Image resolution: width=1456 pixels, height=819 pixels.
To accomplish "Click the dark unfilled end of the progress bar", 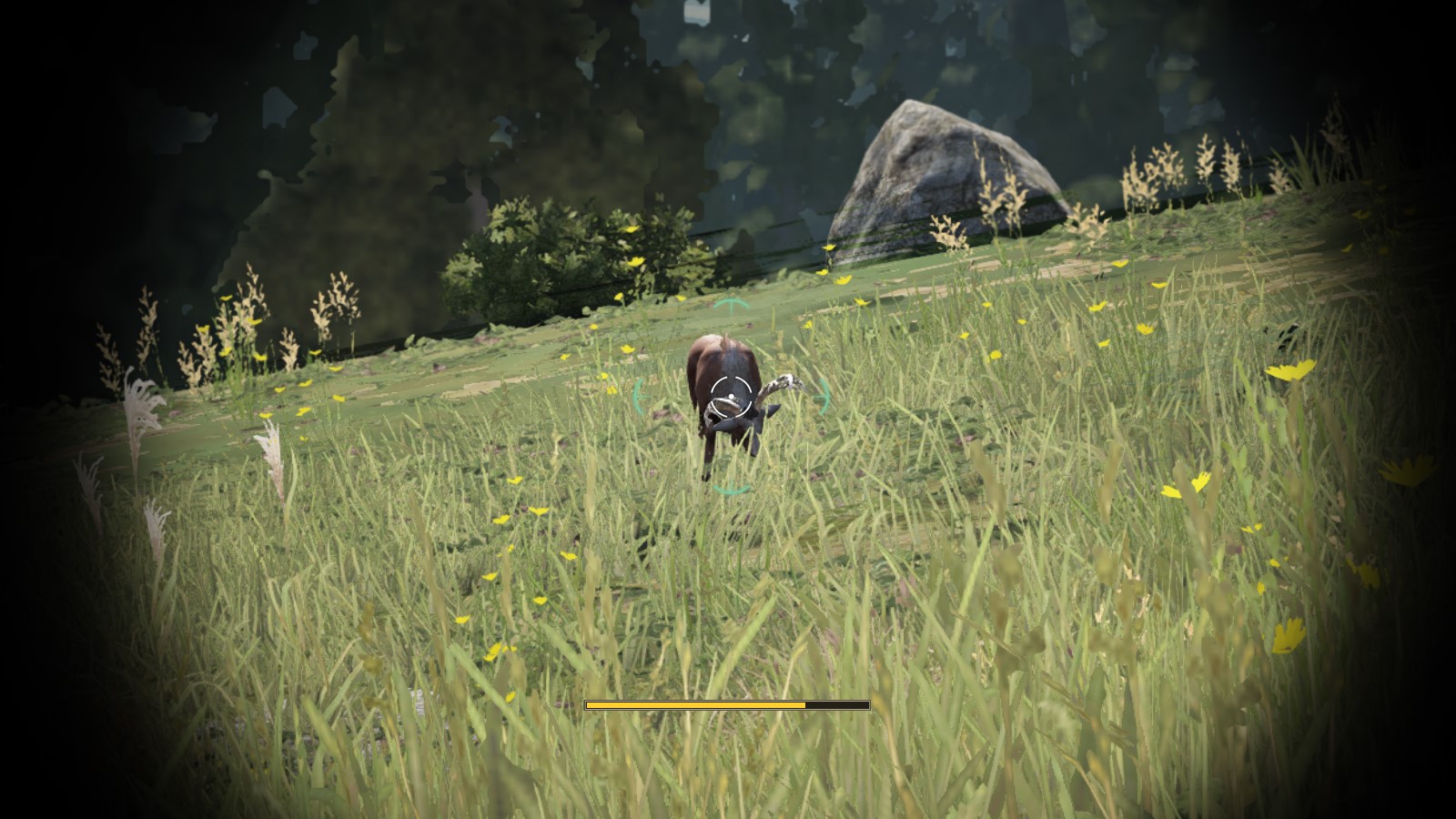I will 837,703.
